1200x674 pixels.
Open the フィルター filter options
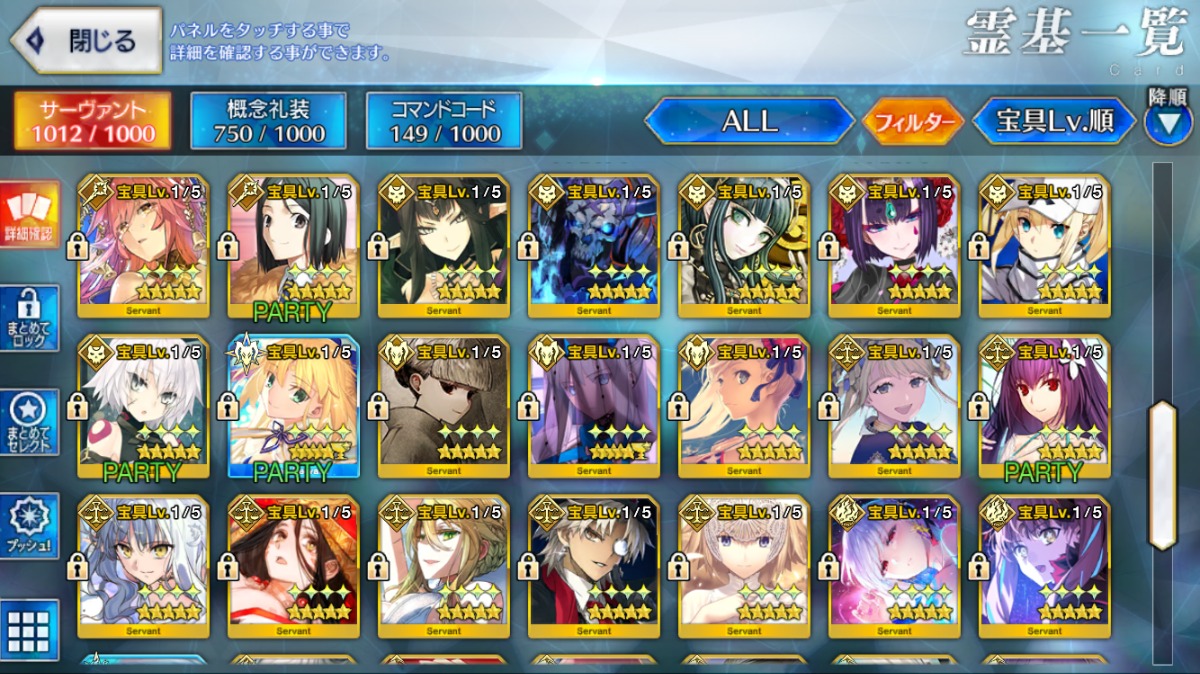pyautogui.click(x=912, y=122)
